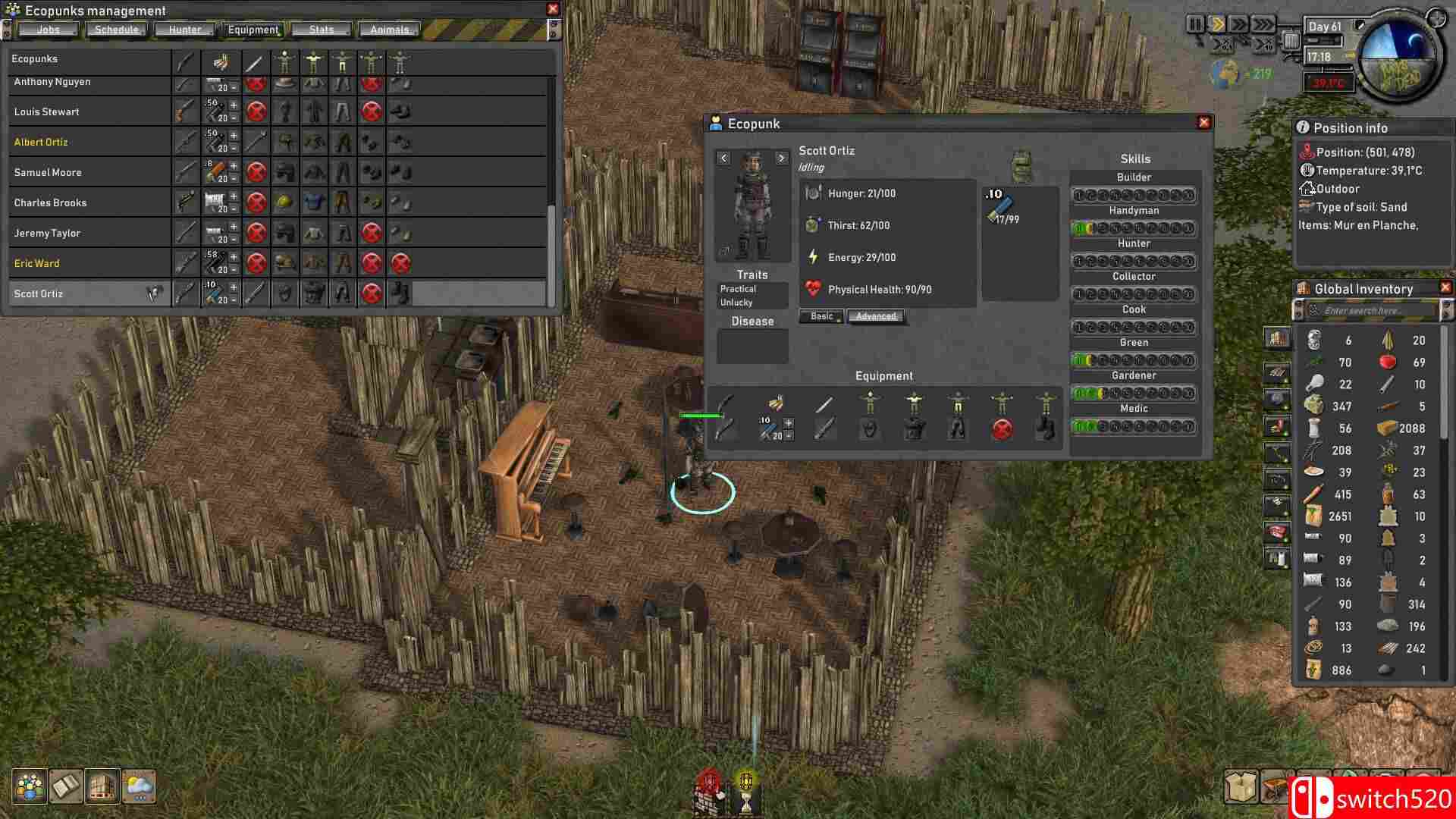The width and height of the screenshot is (1456, 819).
Task: Switch to Basic view for Scott Ortiz
Action: click(821, 316)
